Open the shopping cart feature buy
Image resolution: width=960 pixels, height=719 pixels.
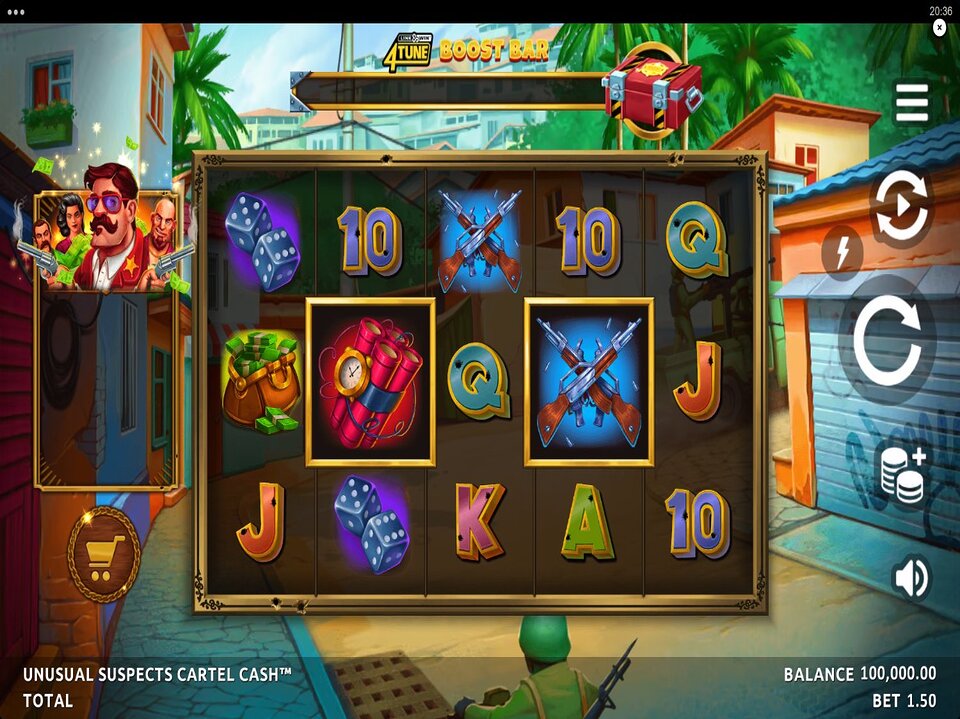tap(104, 555)
